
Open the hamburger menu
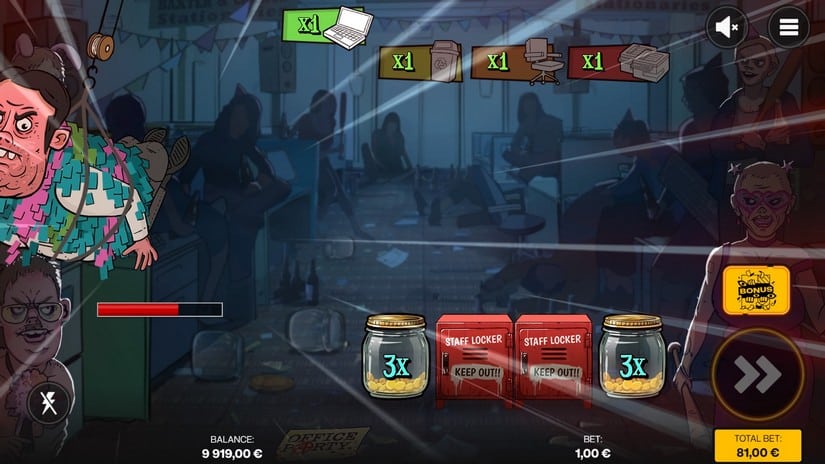coord(788,27)
